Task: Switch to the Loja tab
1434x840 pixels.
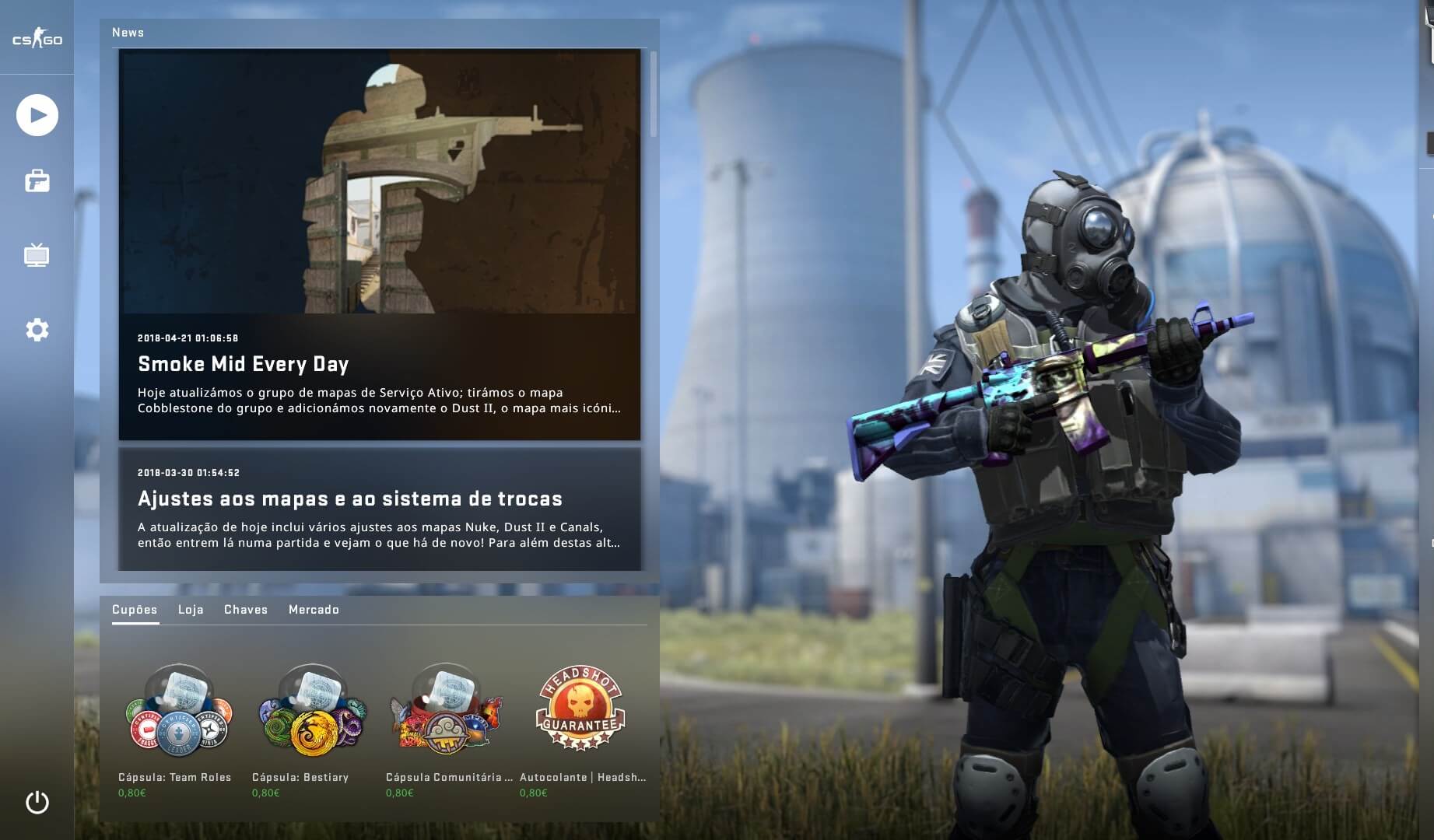Action: pos(191,610)
